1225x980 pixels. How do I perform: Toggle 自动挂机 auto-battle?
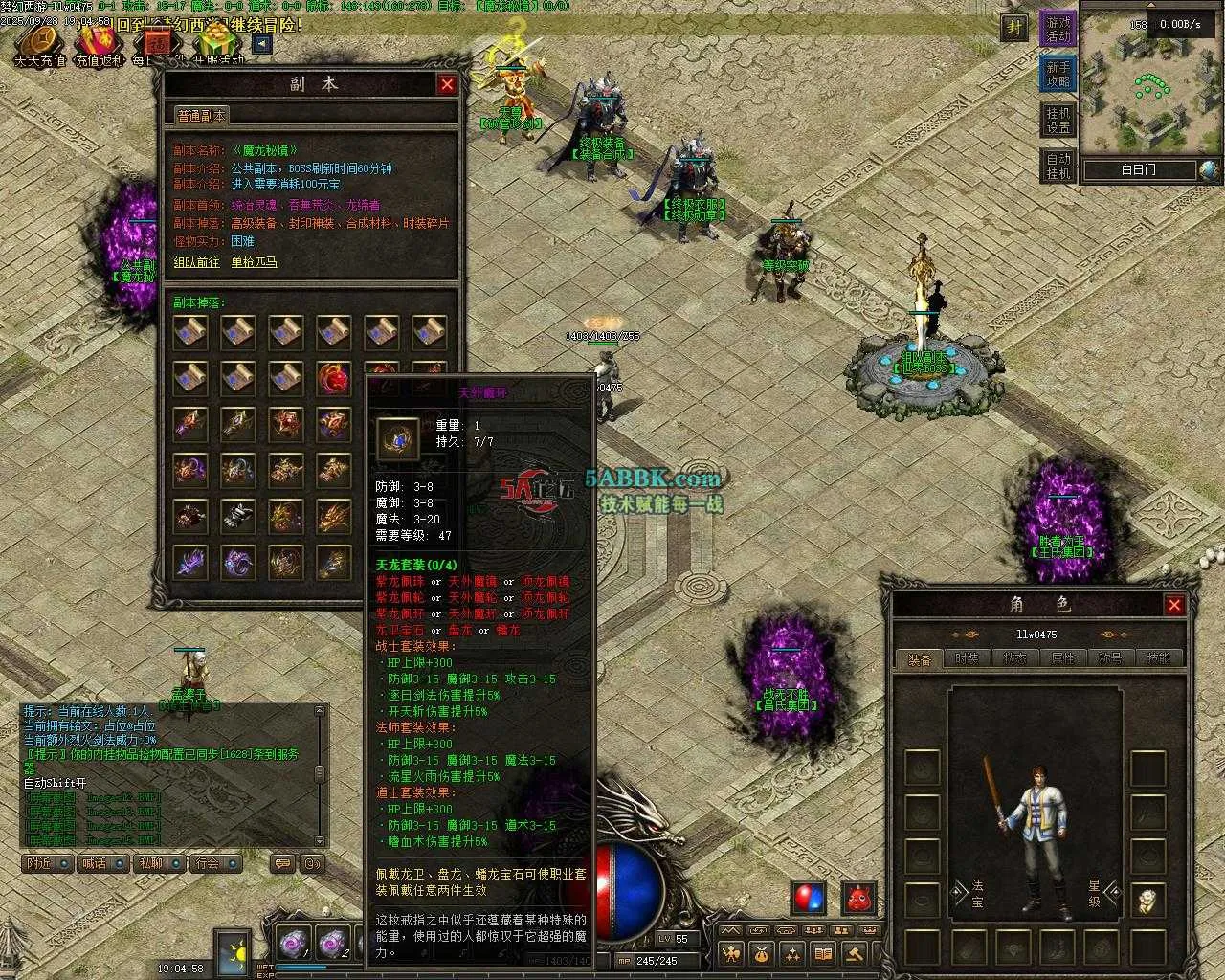(1058, 166)
